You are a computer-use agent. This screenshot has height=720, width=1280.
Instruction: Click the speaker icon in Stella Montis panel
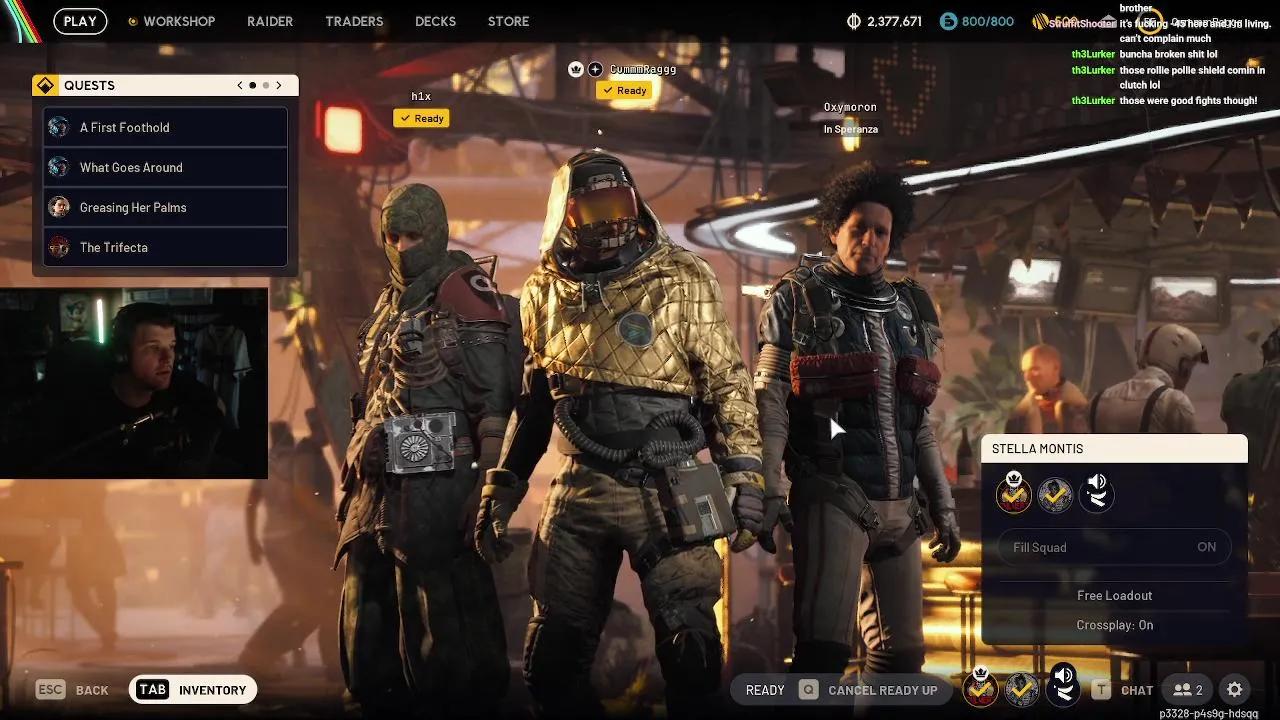[1096, 493]
